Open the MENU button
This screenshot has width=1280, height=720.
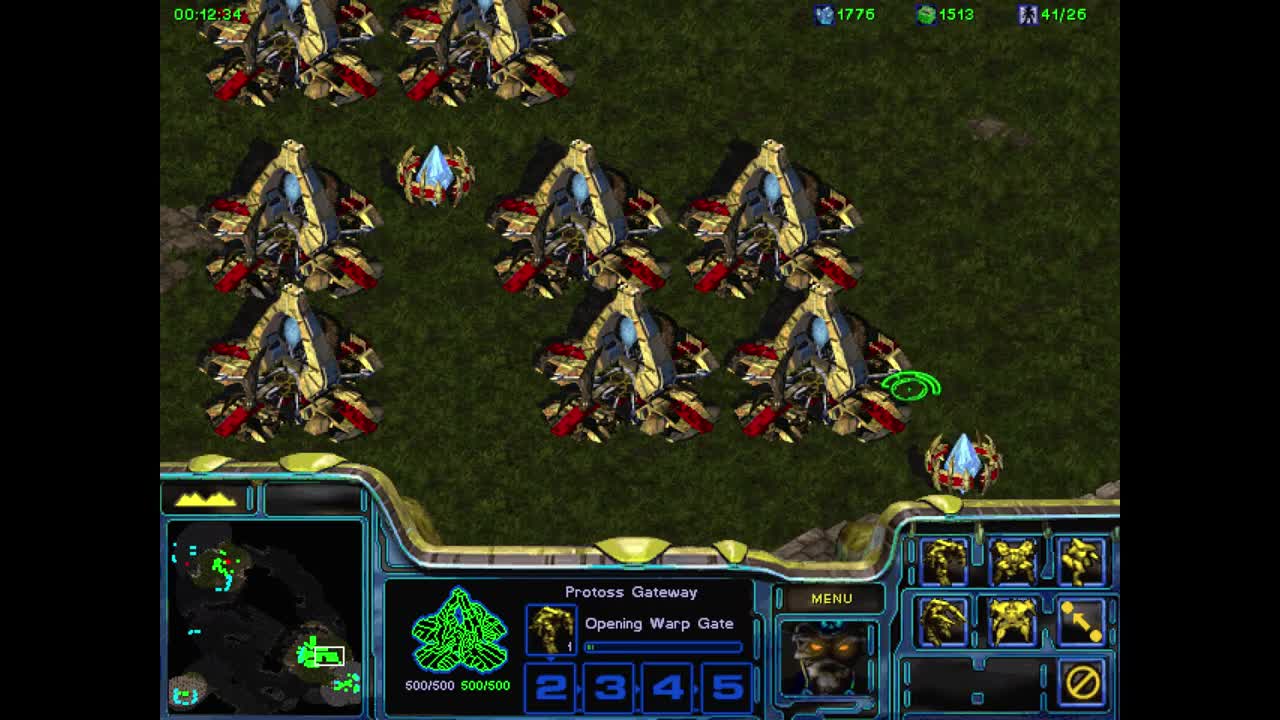pyautogui.click(x=830, y=598)
